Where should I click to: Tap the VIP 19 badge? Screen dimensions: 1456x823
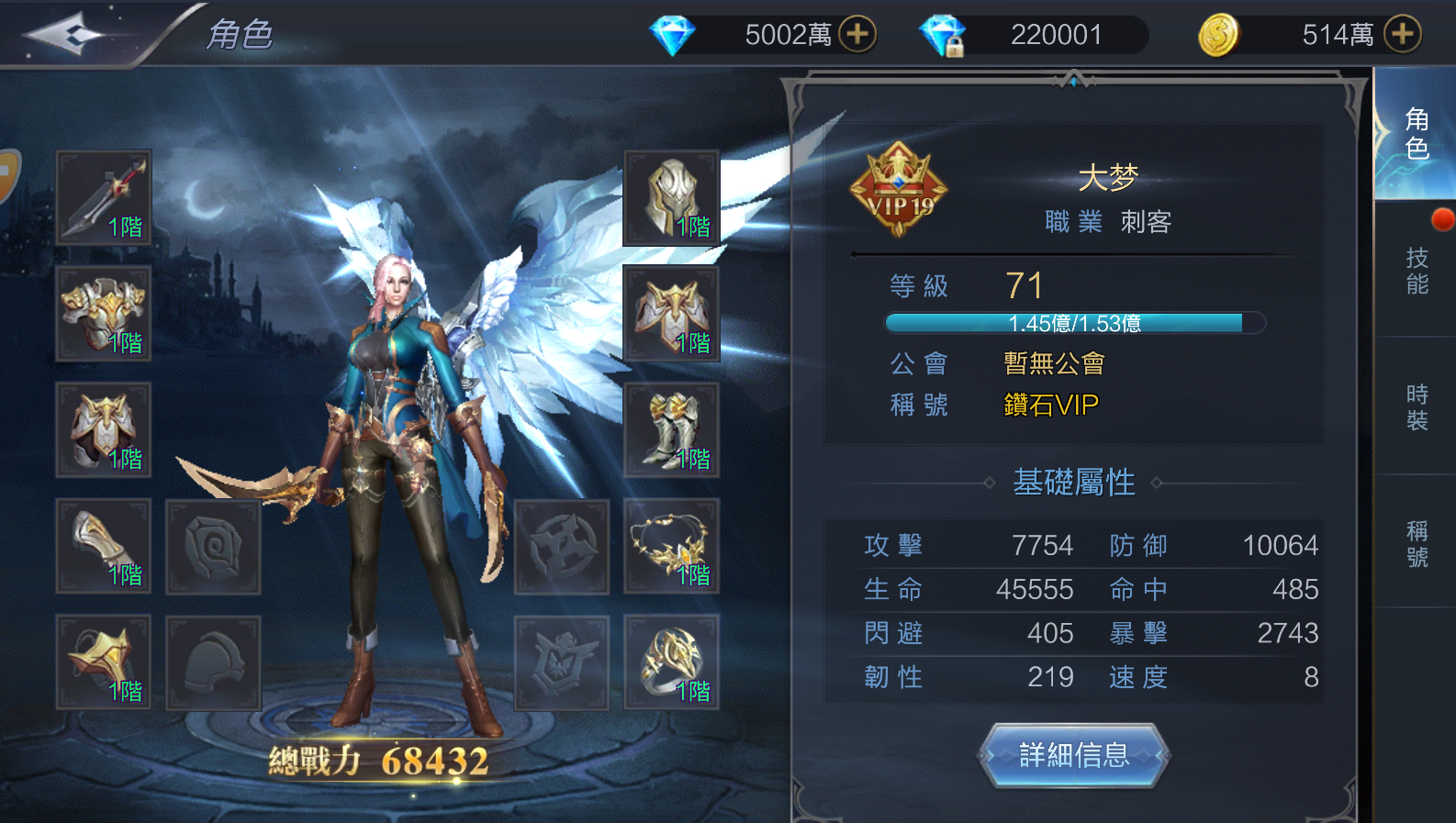pyautogui.click(x=898, y=189)
